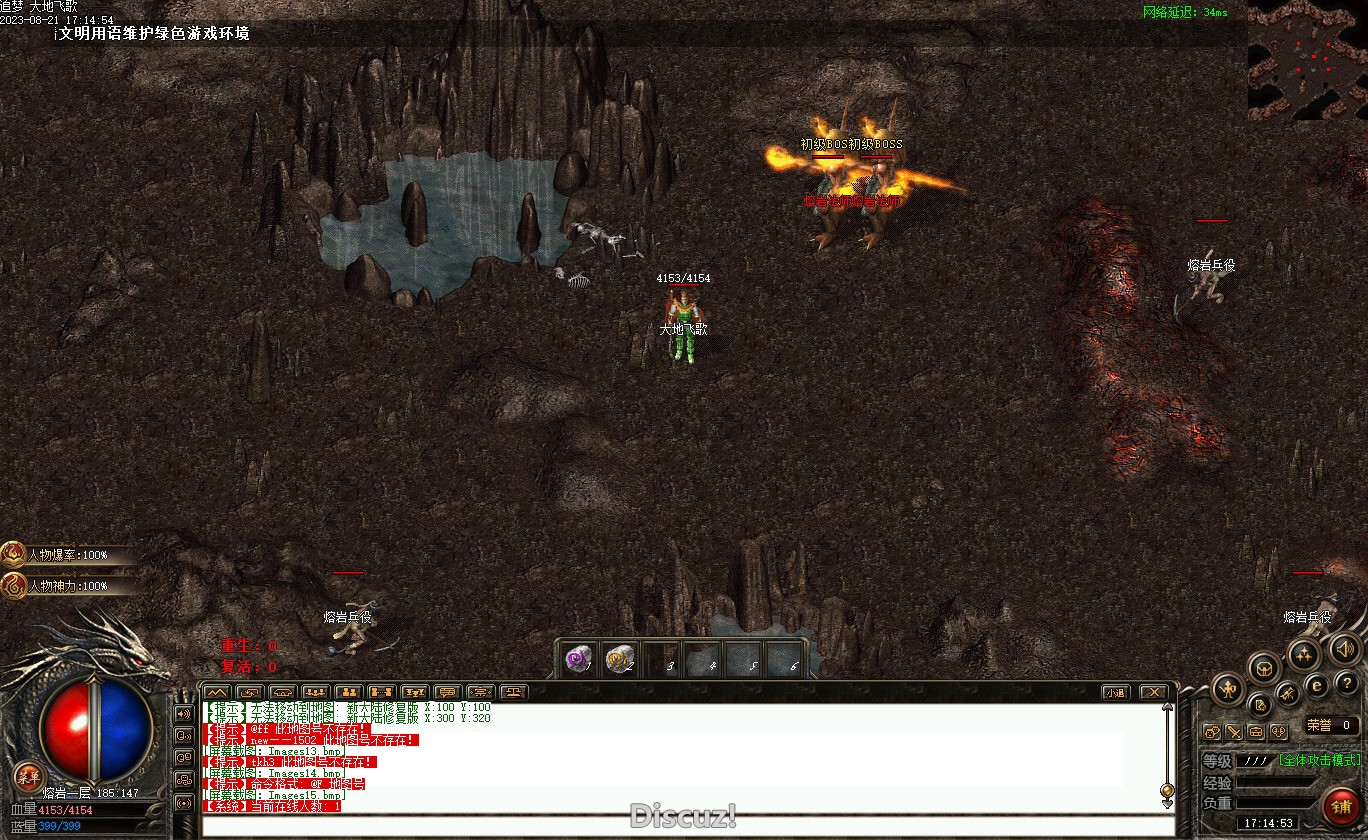Screen dimensions: 1368x840
Task: Click the 人物爆率 buff icon
Action: coord(14,555)
